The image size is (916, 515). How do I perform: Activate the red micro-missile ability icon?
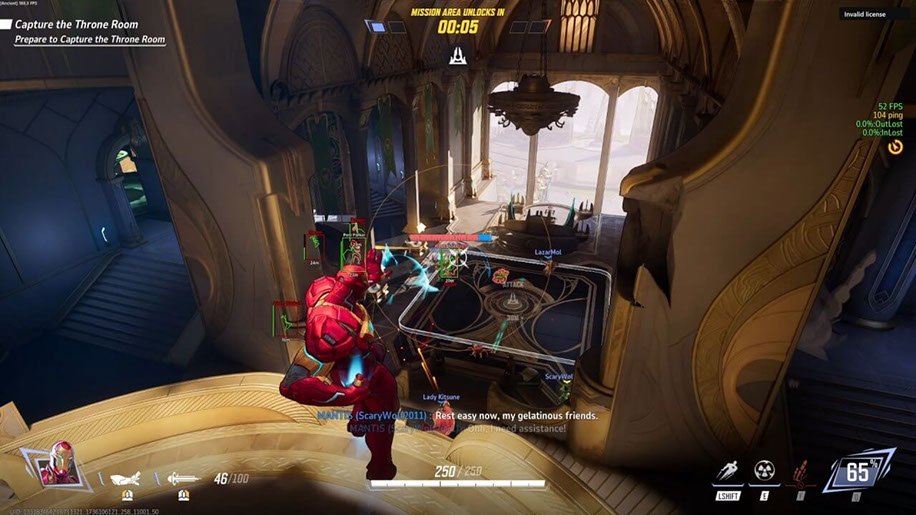point(800,472)
